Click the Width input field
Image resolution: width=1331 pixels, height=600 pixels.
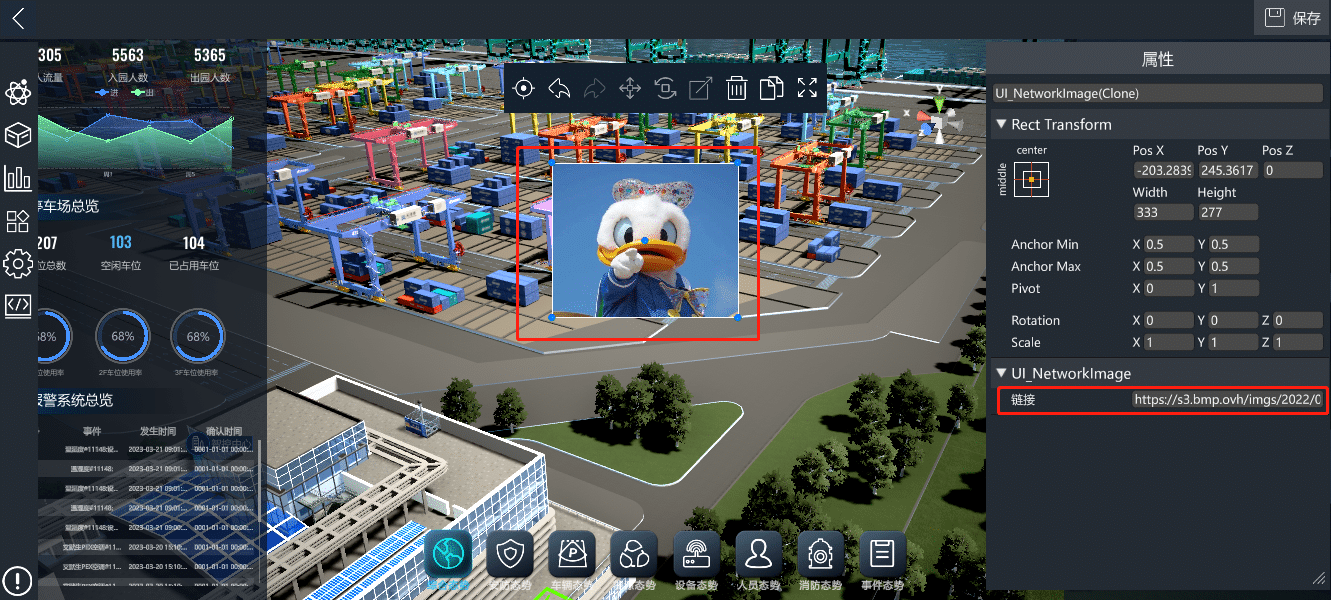[x=1162, y=212]
